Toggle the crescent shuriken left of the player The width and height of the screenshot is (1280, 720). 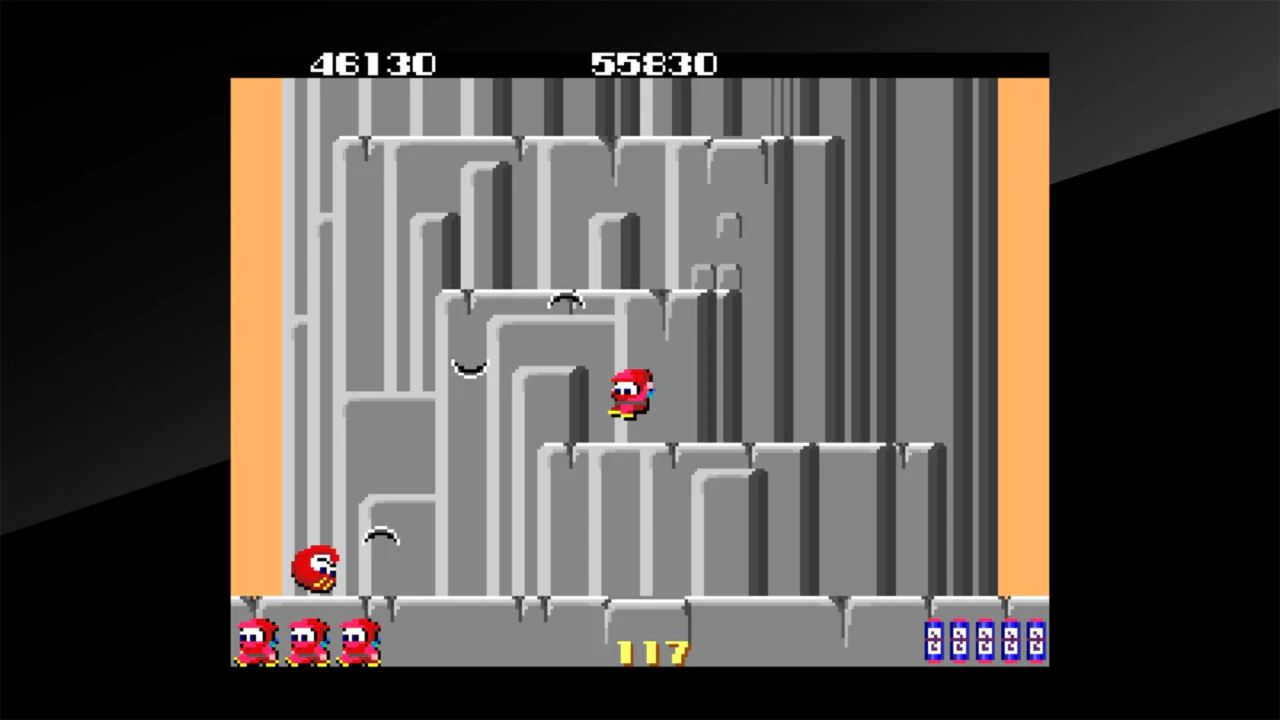point(468,369)
